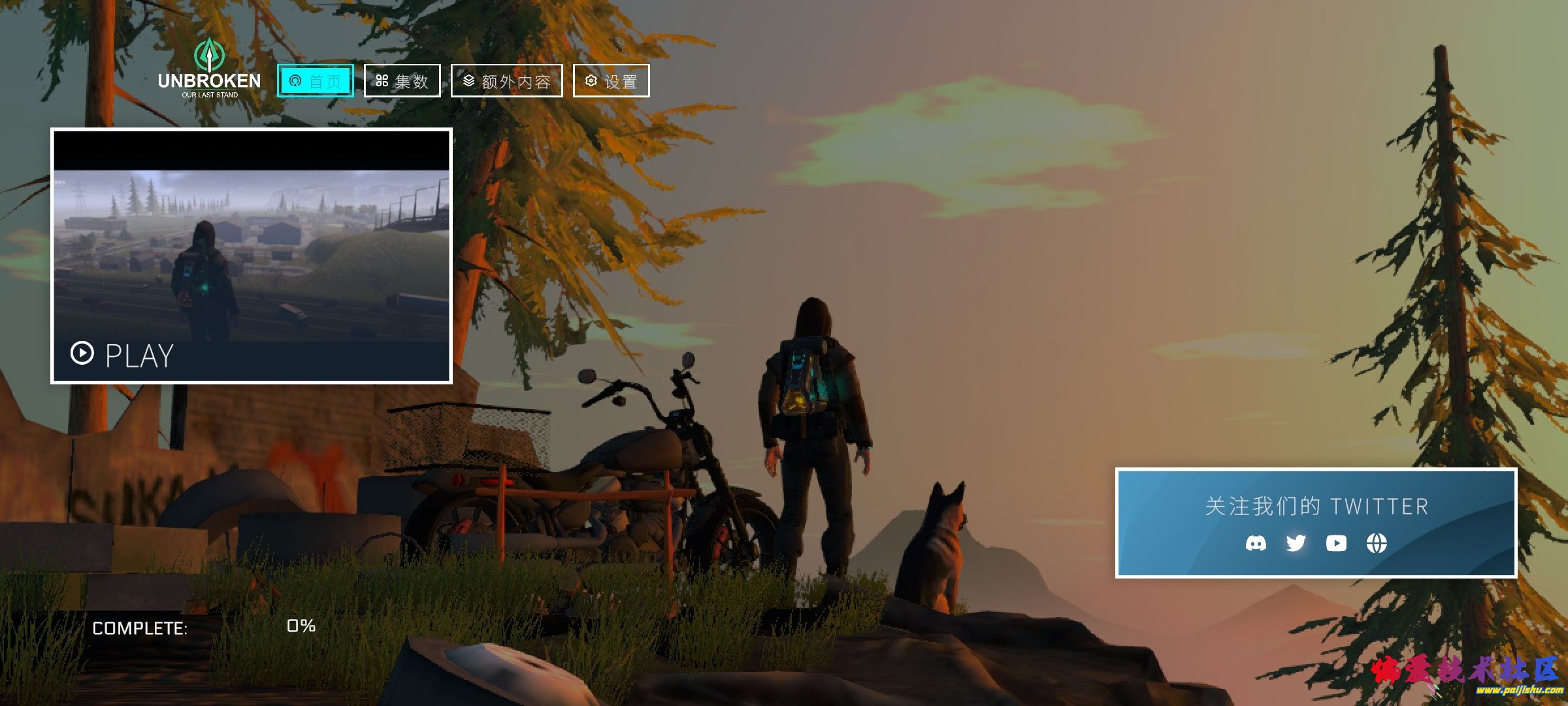The image size is (1568, 706).
Task: Click the PLAY episode thumbnail
Action: point(252,256)
